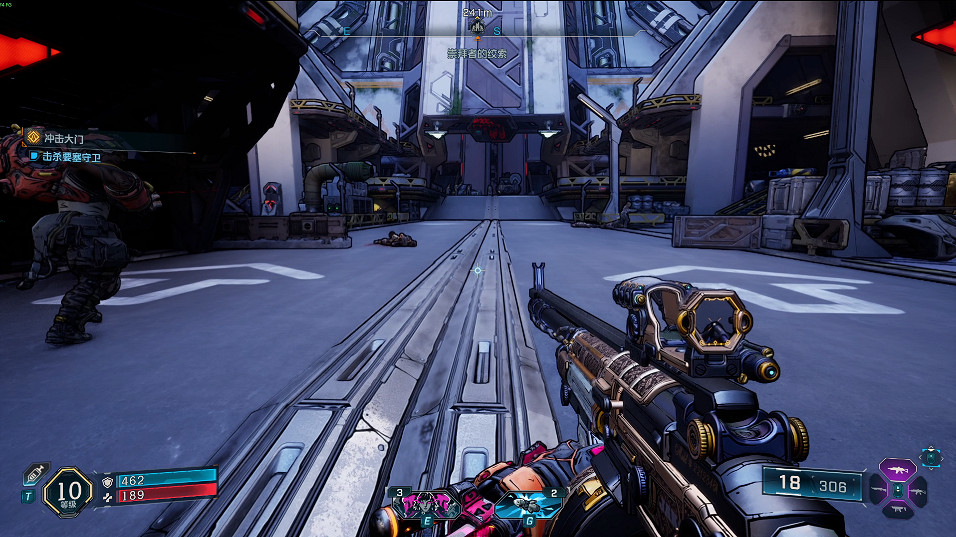Switch to the top weapon slot
This screenshot has height=537, width=956.
click(897, 468)
